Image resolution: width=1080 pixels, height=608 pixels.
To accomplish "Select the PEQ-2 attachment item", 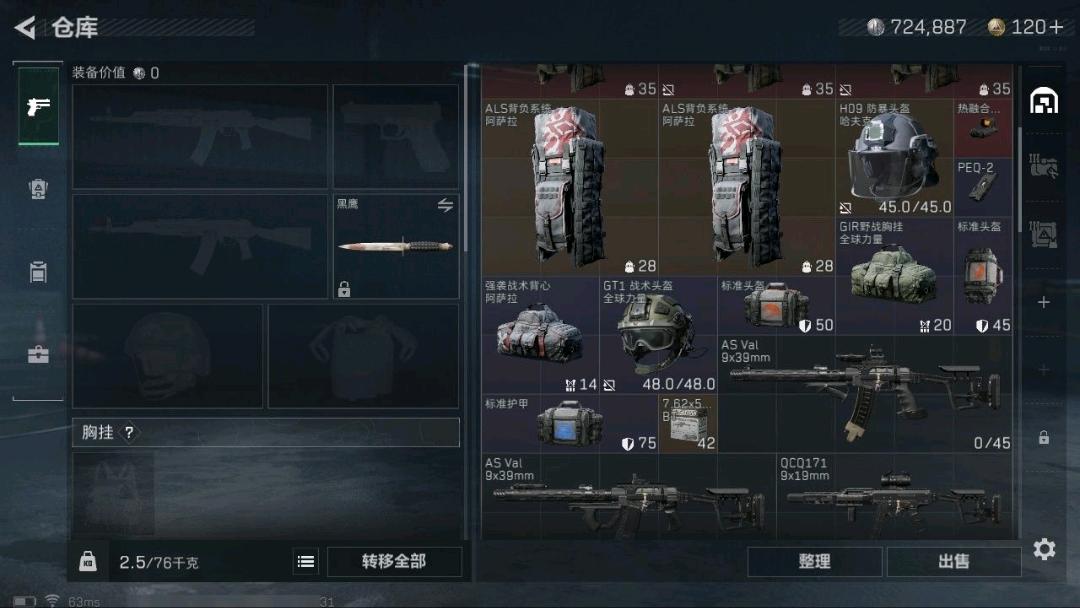I will (983, 187).
